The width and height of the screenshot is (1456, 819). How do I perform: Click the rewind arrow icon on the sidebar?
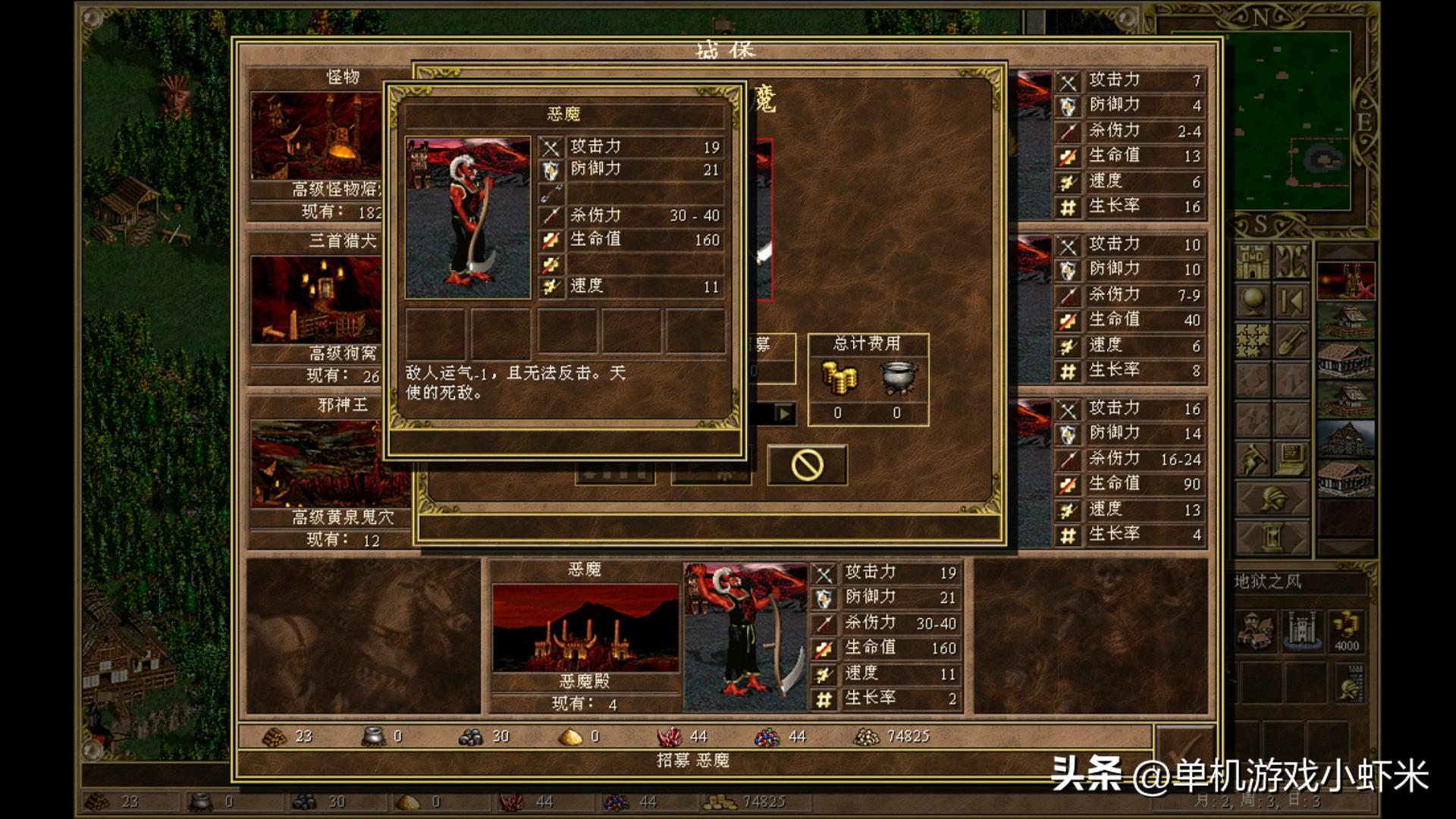(x=1291, y=300)
